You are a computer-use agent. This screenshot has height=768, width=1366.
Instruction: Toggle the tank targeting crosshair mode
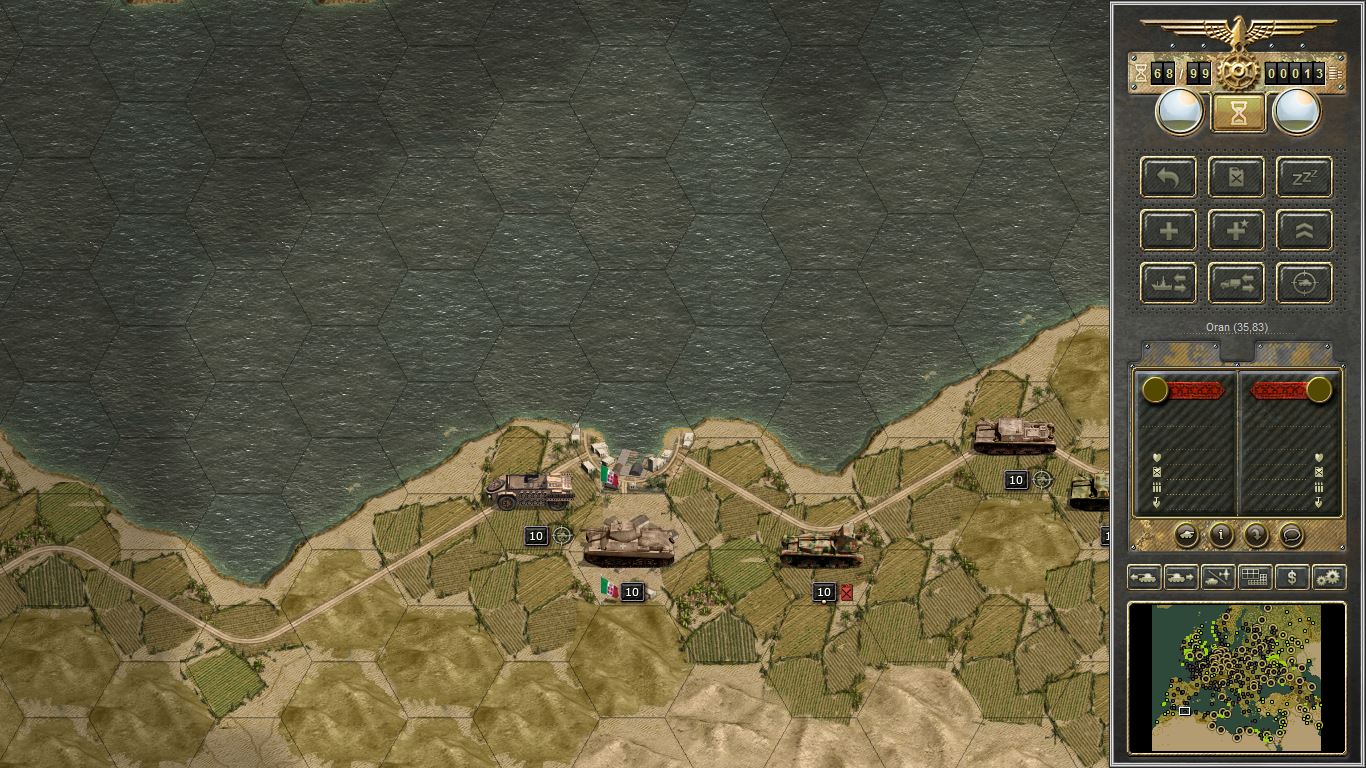pyautogui.click(x=1303, y=282)
